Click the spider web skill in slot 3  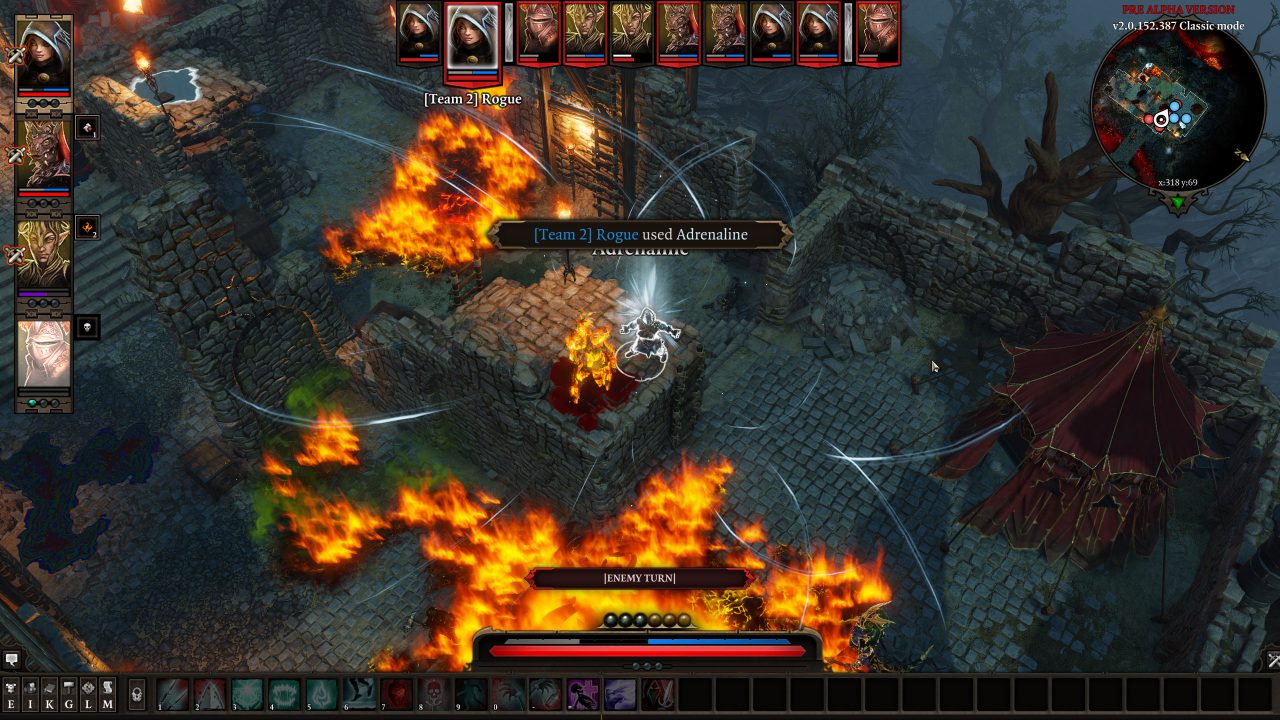coord(247,693)
